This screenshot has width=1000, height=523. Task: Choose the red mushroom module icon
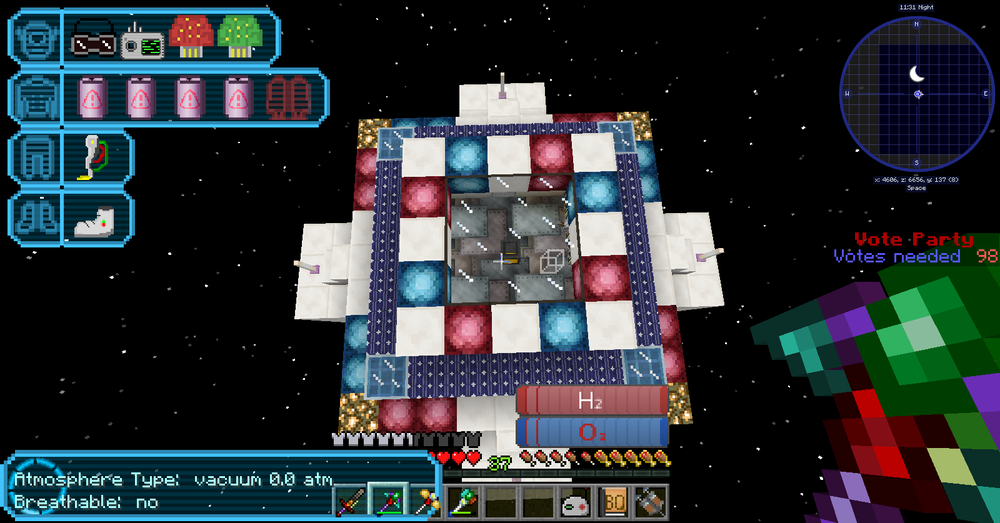click(190, 38)
